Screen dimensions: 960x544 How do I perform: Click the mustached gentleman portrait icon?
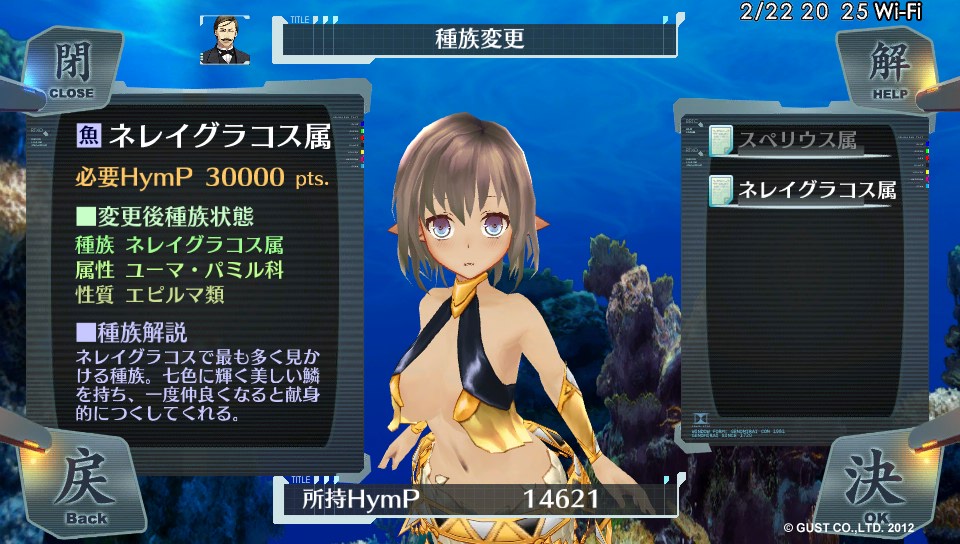pos(223,40)
